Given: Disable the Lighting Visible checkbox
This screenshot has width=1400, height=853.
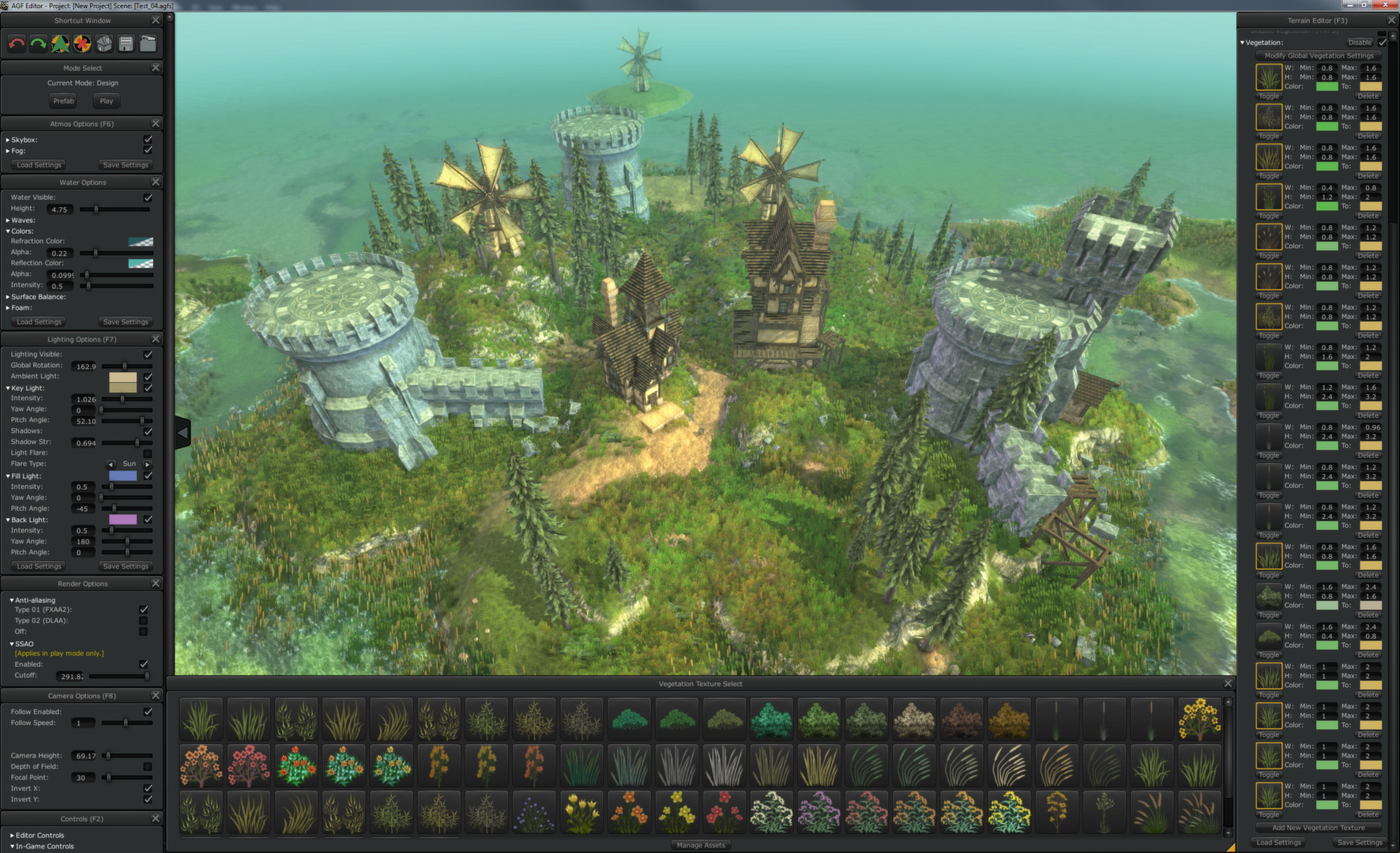Looking at the screenshot, I should [x=149, y=355].
